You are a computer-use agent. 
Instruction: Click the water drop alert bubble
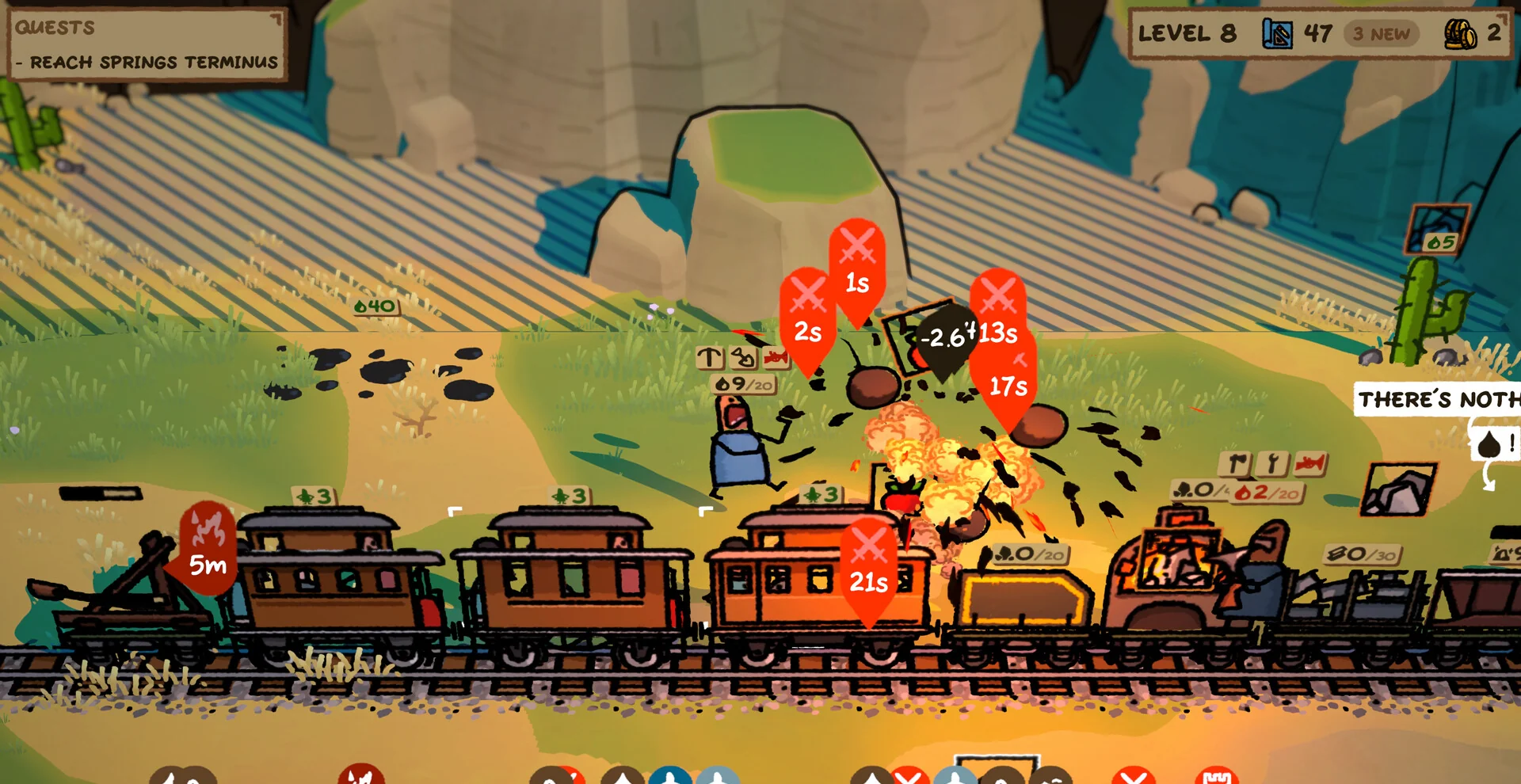tap(1495, 444)
